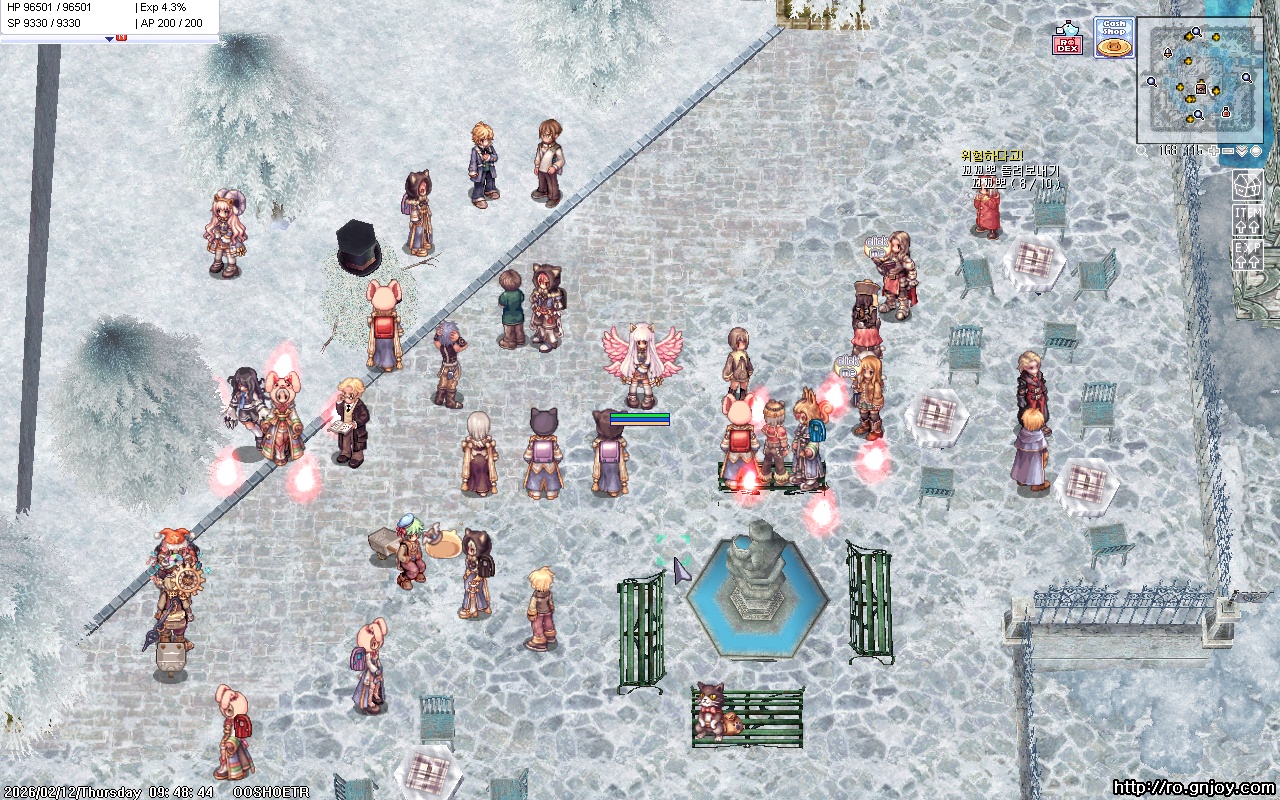Toggle the minimap's double-chevron button
1280x800 pixels.
pos(1241,151)
